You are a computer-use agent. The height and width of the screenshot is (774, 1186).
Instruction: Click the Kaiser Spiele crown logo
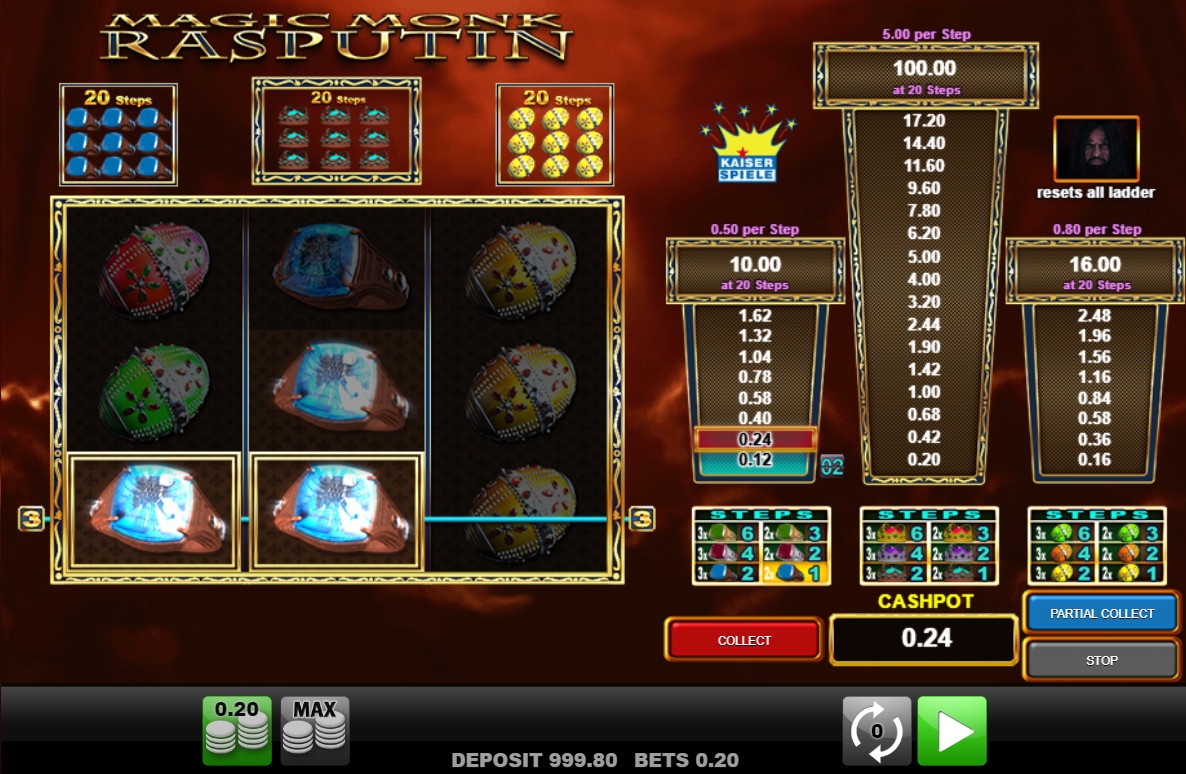[747, 147]
